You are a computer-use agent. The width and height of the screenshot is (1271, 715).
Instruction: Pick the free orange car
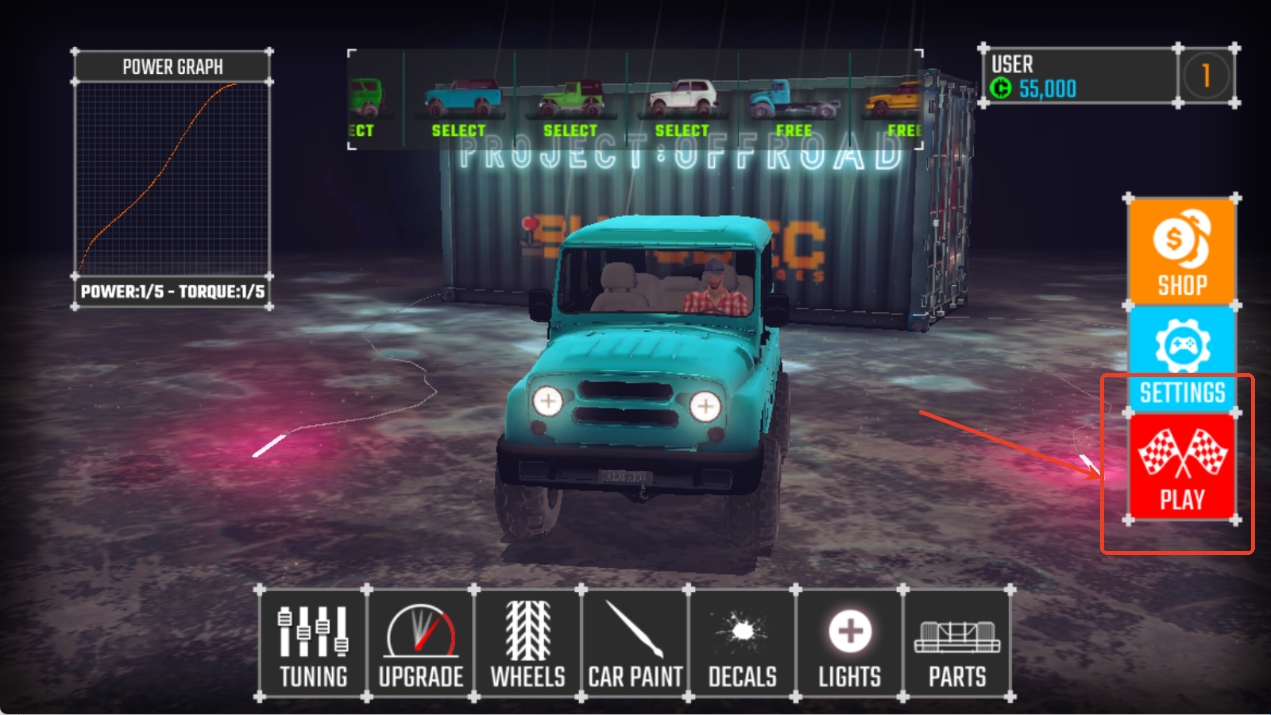(895, 105)
